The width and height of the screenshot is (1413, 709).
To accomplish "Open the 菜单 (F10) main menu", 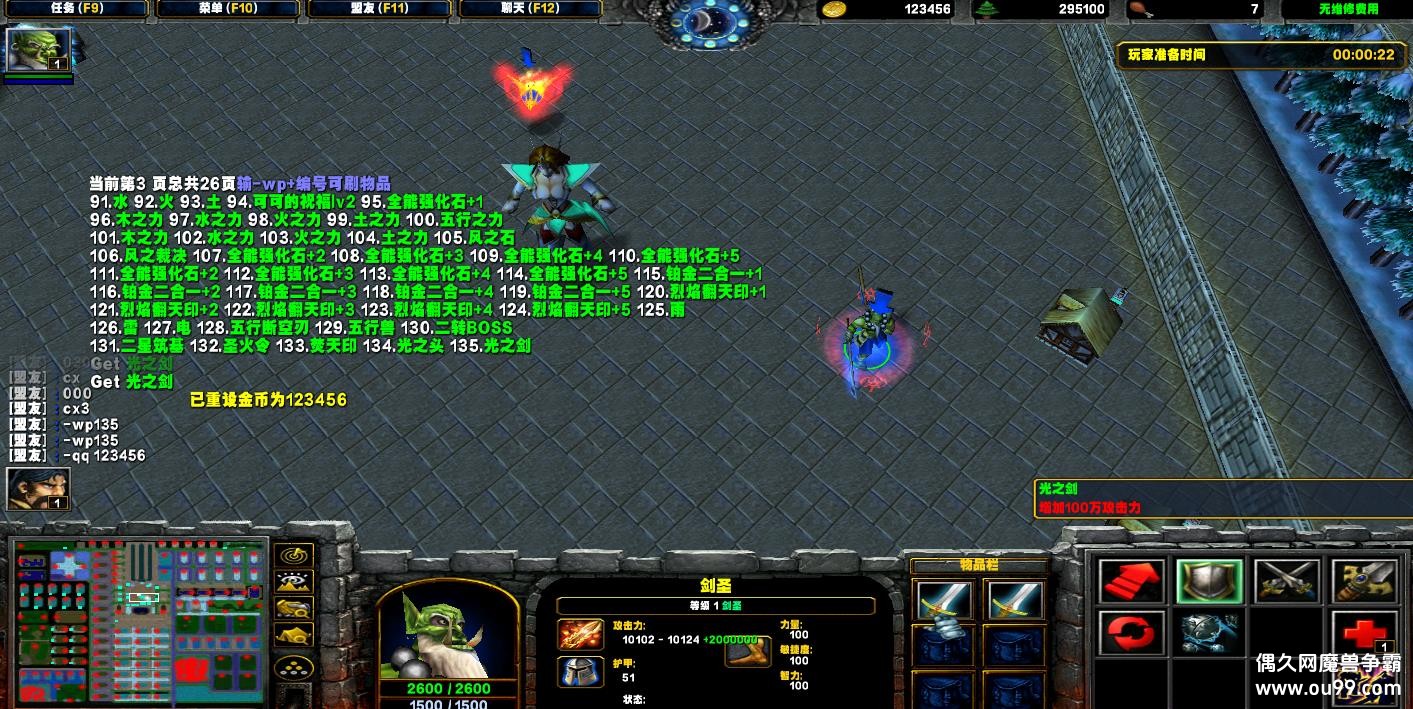I will tap(228, 9).
